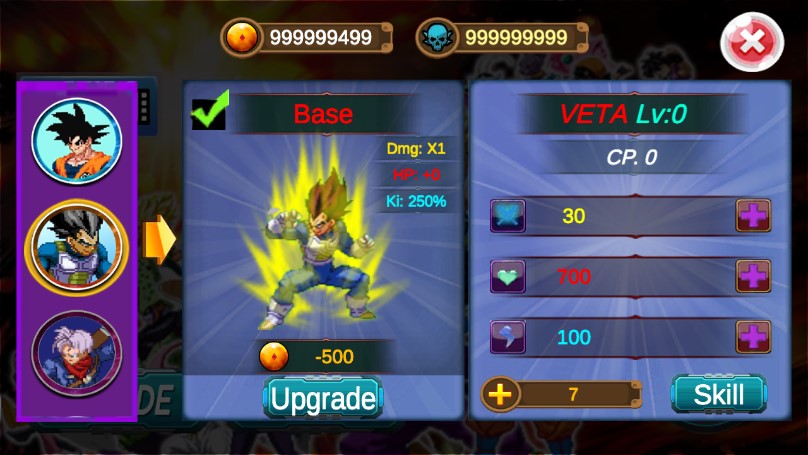Image resolution: width=808 pixels, height=455 pixels.
Task: Close the character upgrade screen
Action: (751, 44)
